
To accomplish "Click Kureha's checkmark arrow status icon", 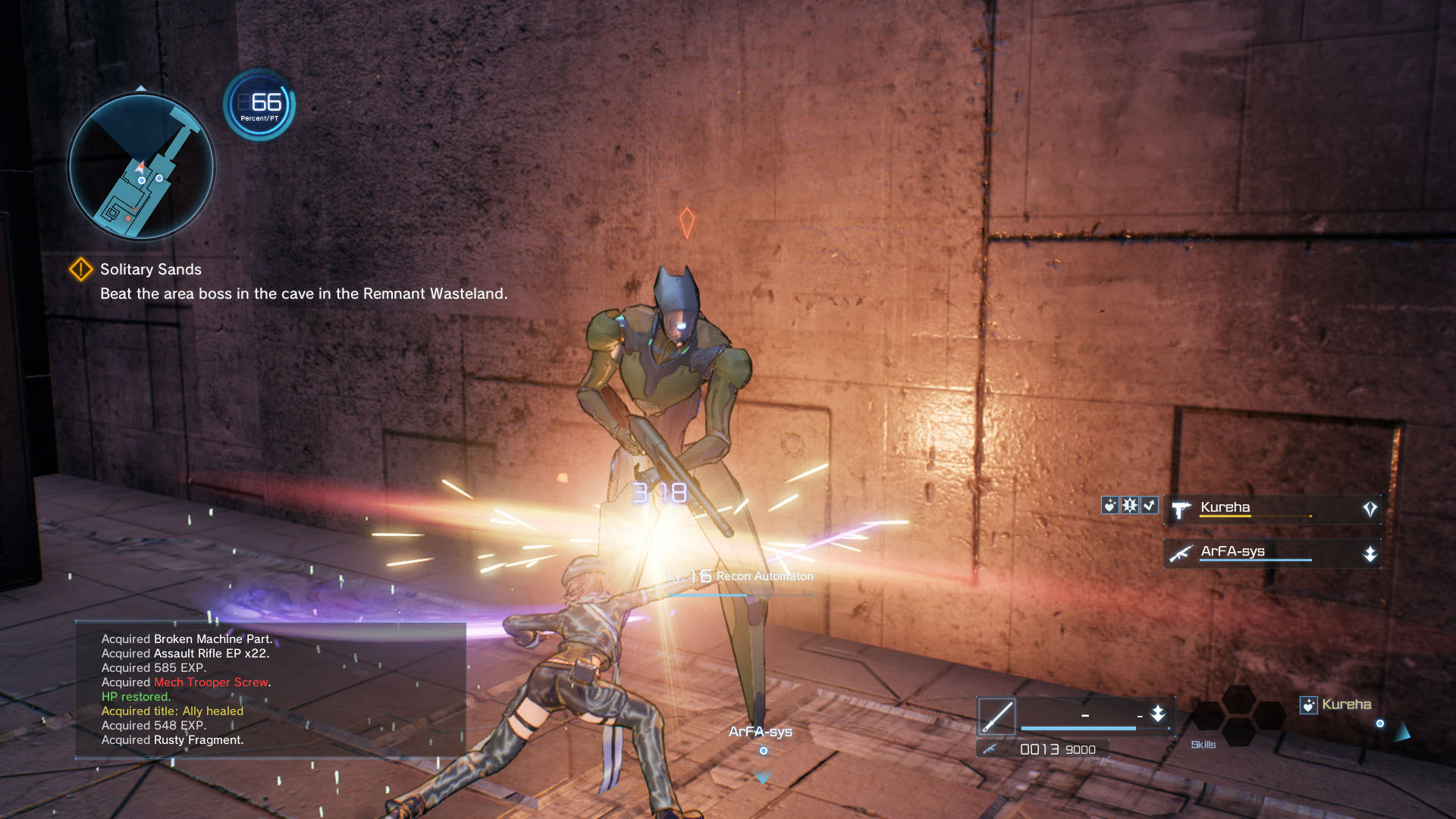I will click(1150, 505).
